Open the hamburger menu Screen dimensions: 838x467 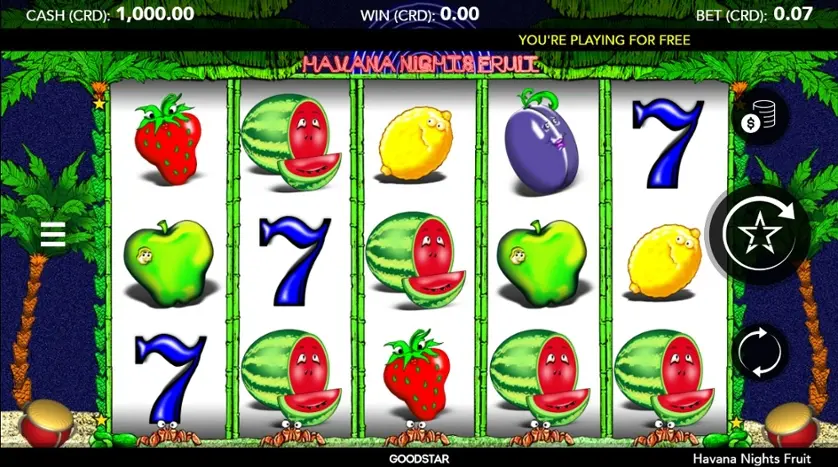tap(52, 235)
